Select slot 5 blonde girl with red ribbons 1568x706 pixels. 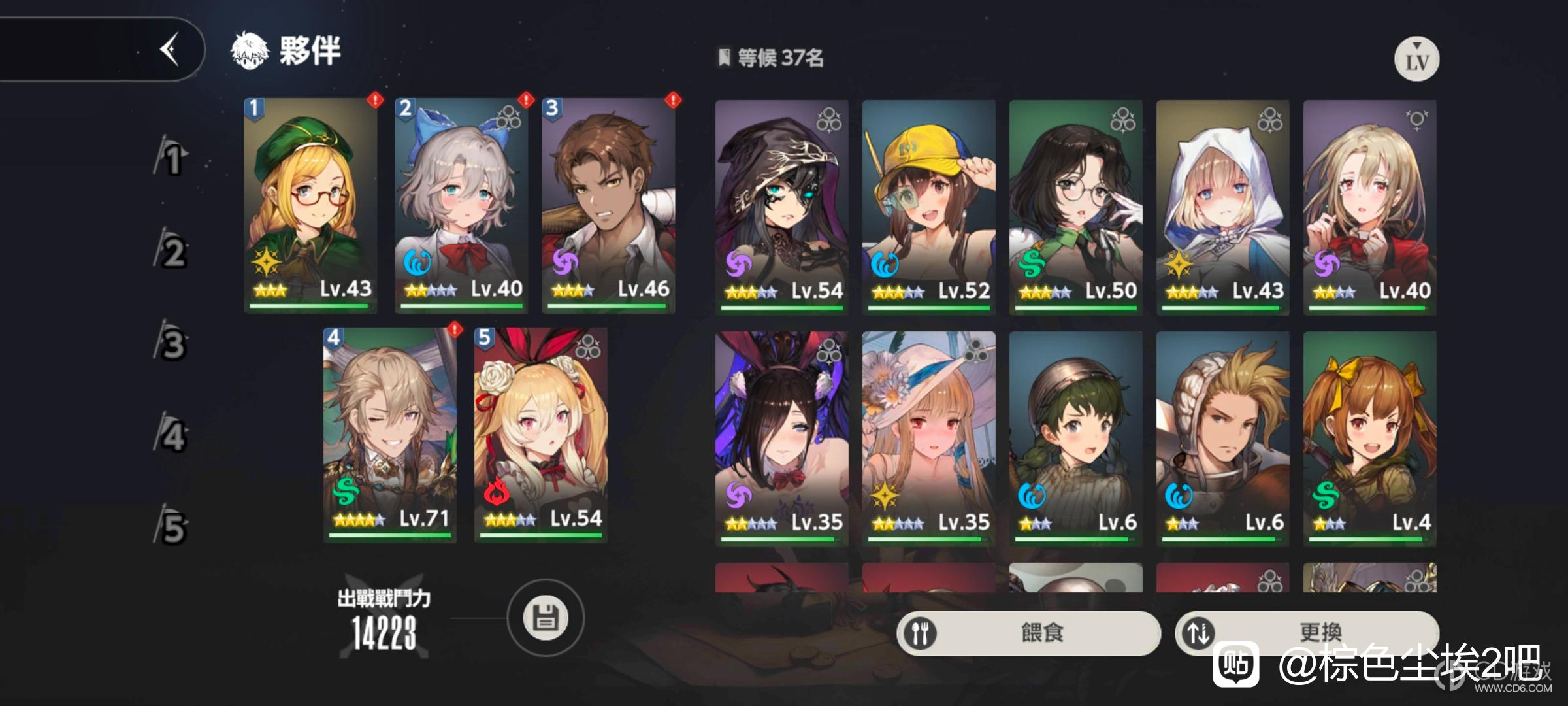pos(540,435)
